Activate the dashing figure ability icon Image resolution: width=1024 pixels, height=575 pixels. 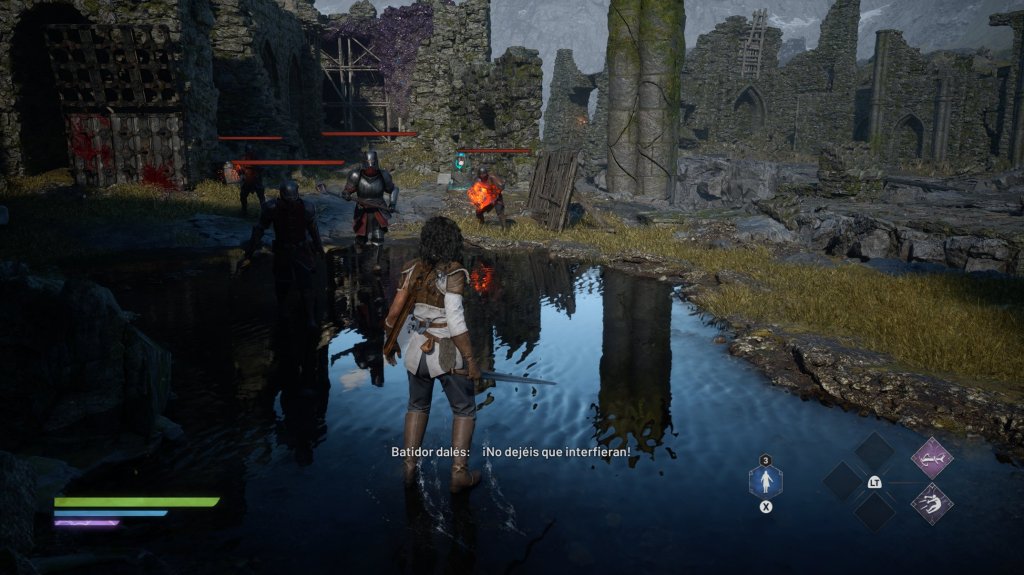click(x=931, y=503)
